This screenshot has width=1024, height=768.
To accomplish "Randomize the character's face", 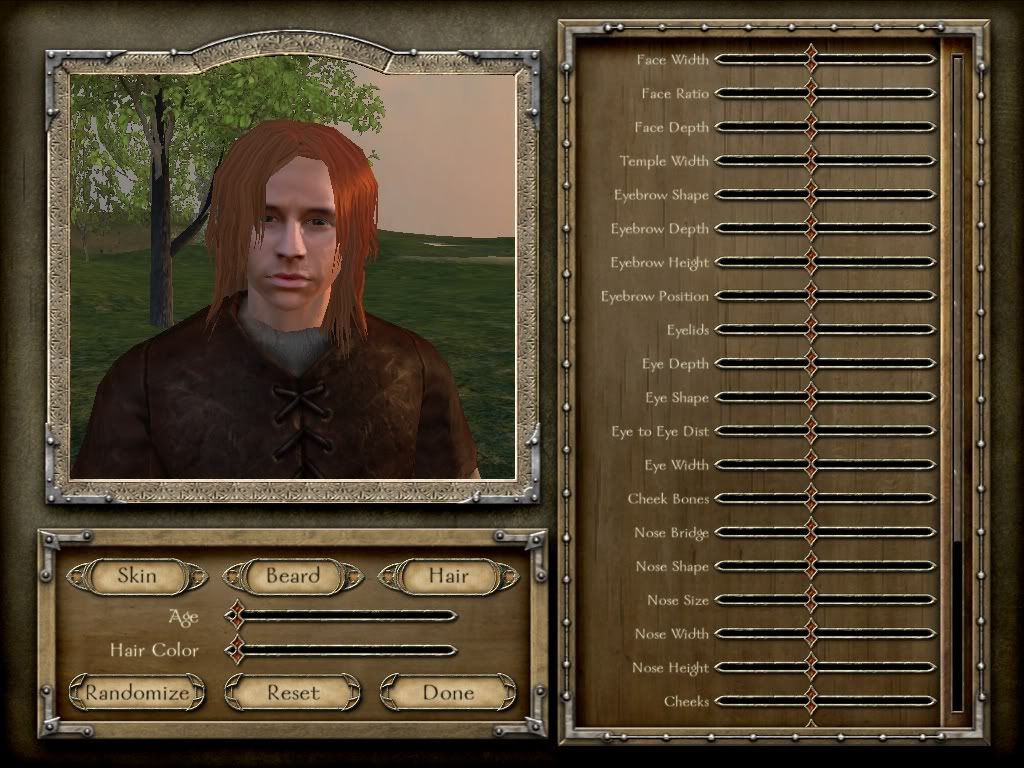I will [137, 692].
